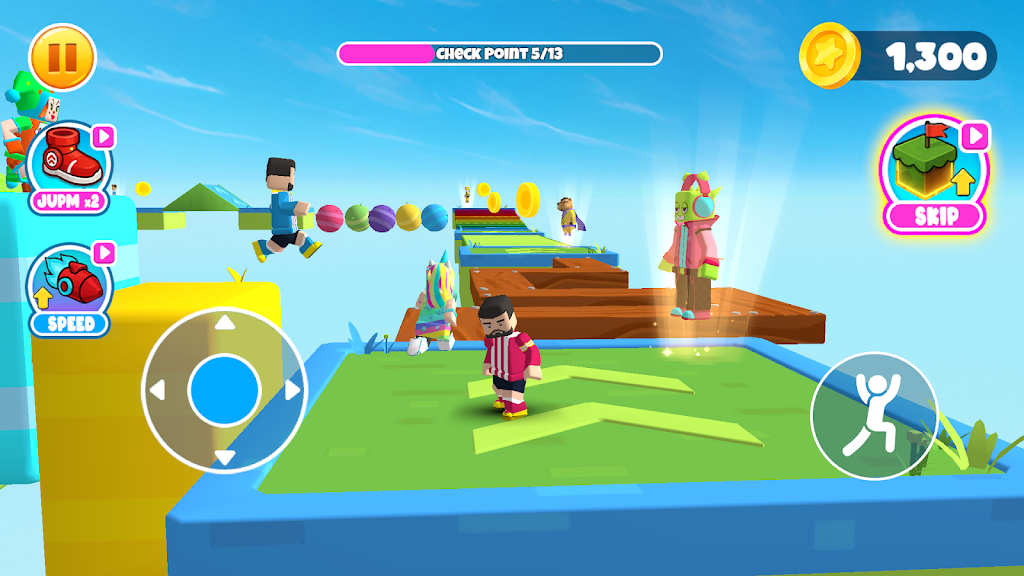This screenshot has height=576, width=1024.
Task: Tap the joystick's down arrow
Action: click(225, 457)
